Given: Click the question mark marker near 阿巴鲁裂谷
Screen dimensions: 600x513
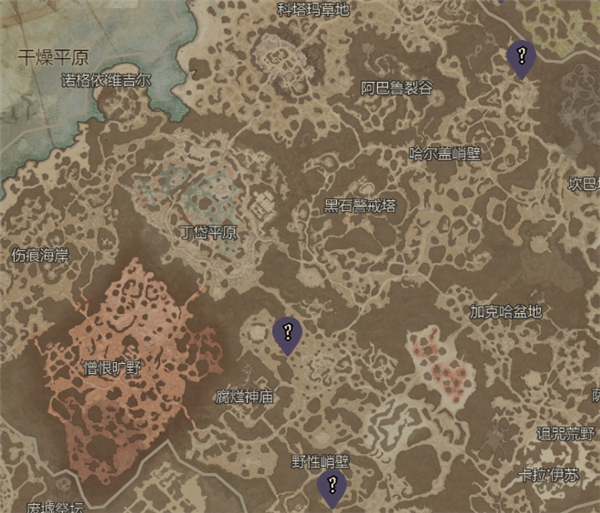Looking at the screenshot, I should pyautogui.click(x=520, y=56).
